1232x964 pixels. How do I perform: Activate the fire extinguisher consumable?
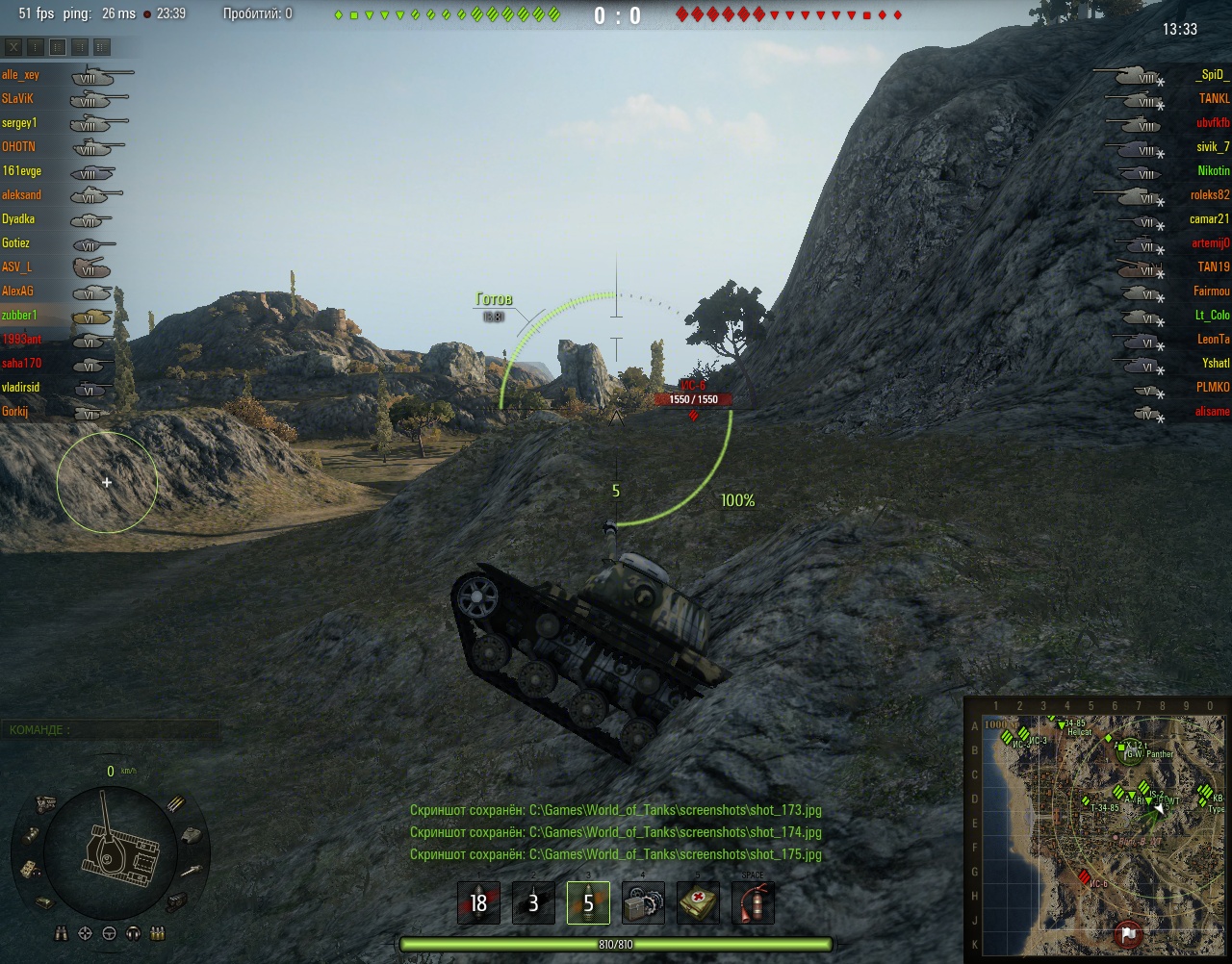(753, 902)
